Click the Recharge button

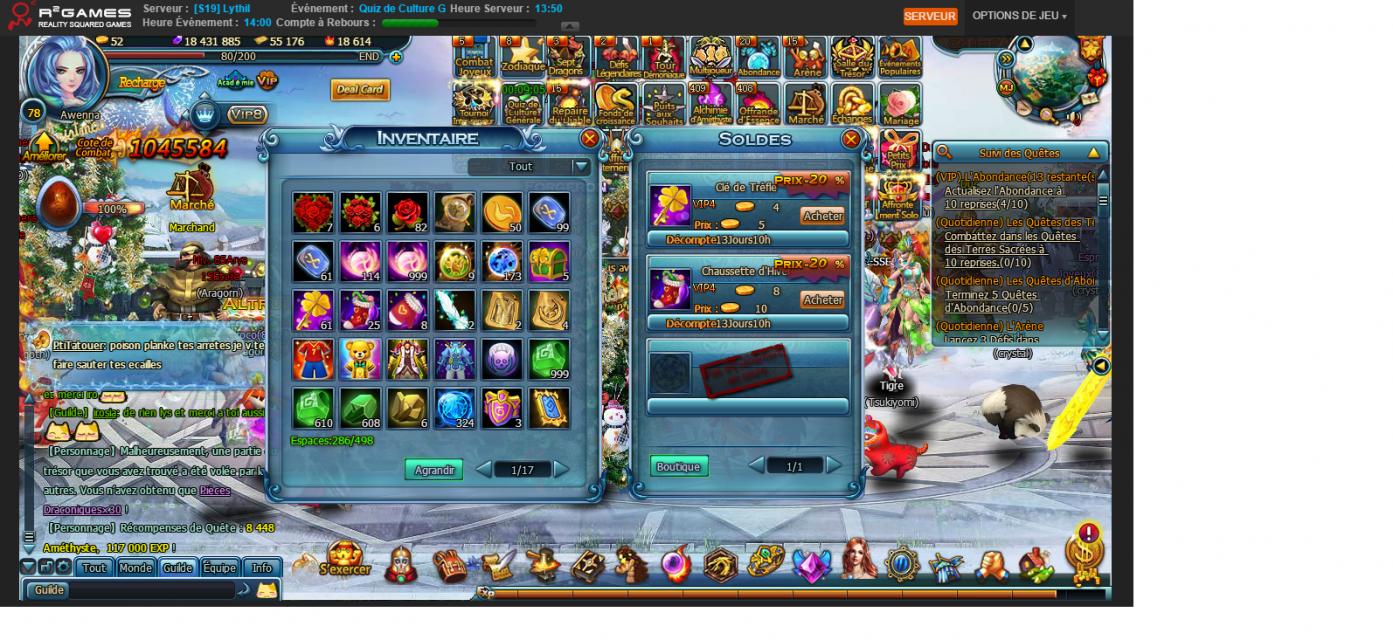click(142, 83)
